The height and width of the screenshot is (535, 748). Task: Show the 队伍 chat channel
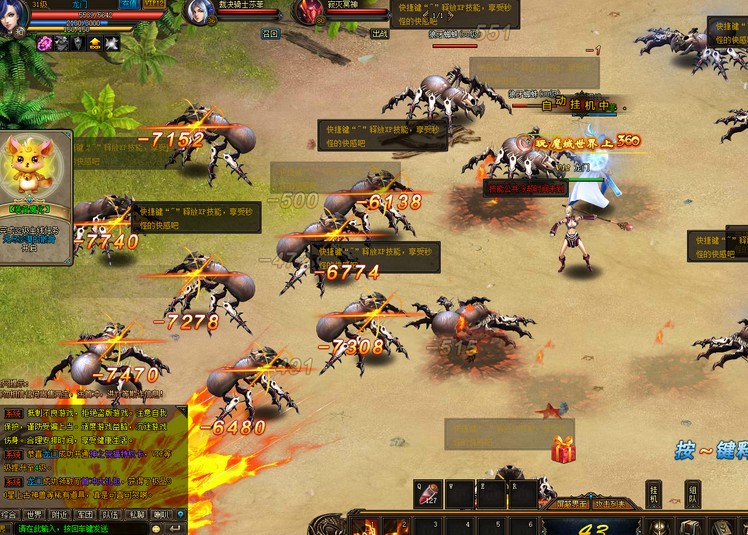(x=111, y=515)
